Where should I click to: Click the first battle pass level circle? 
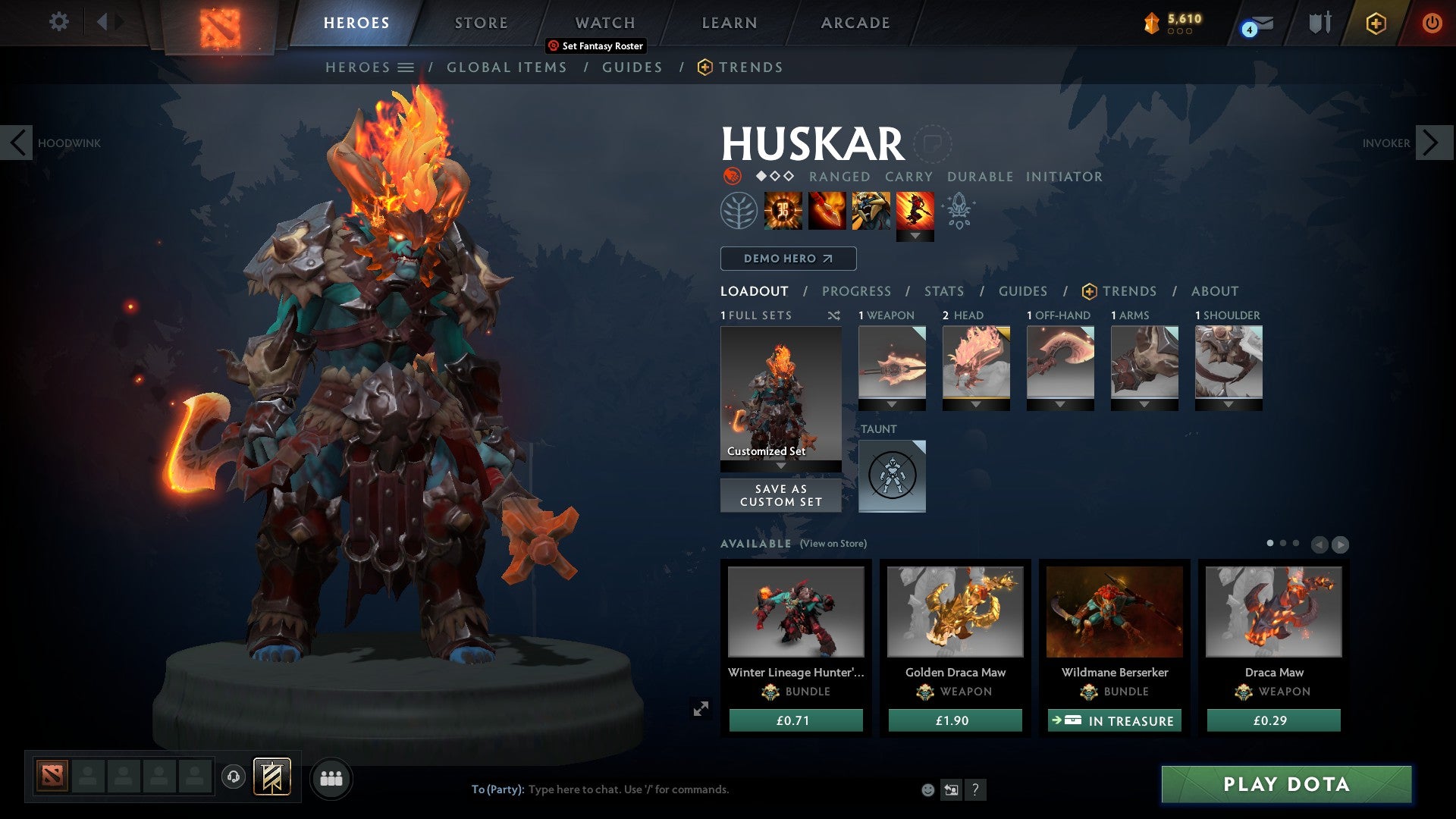(1170, 31)
